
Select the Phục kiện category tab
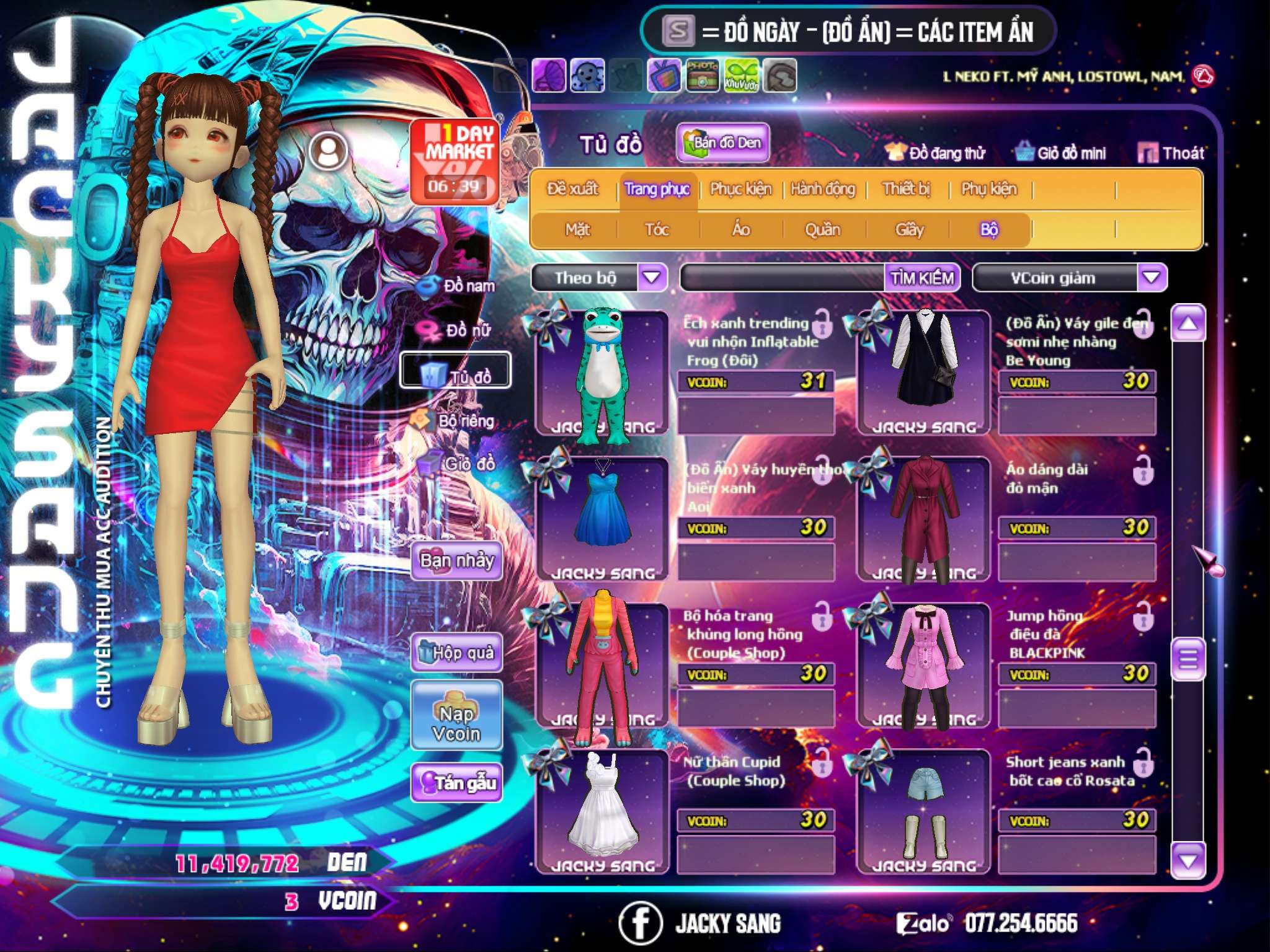[740, 189]
